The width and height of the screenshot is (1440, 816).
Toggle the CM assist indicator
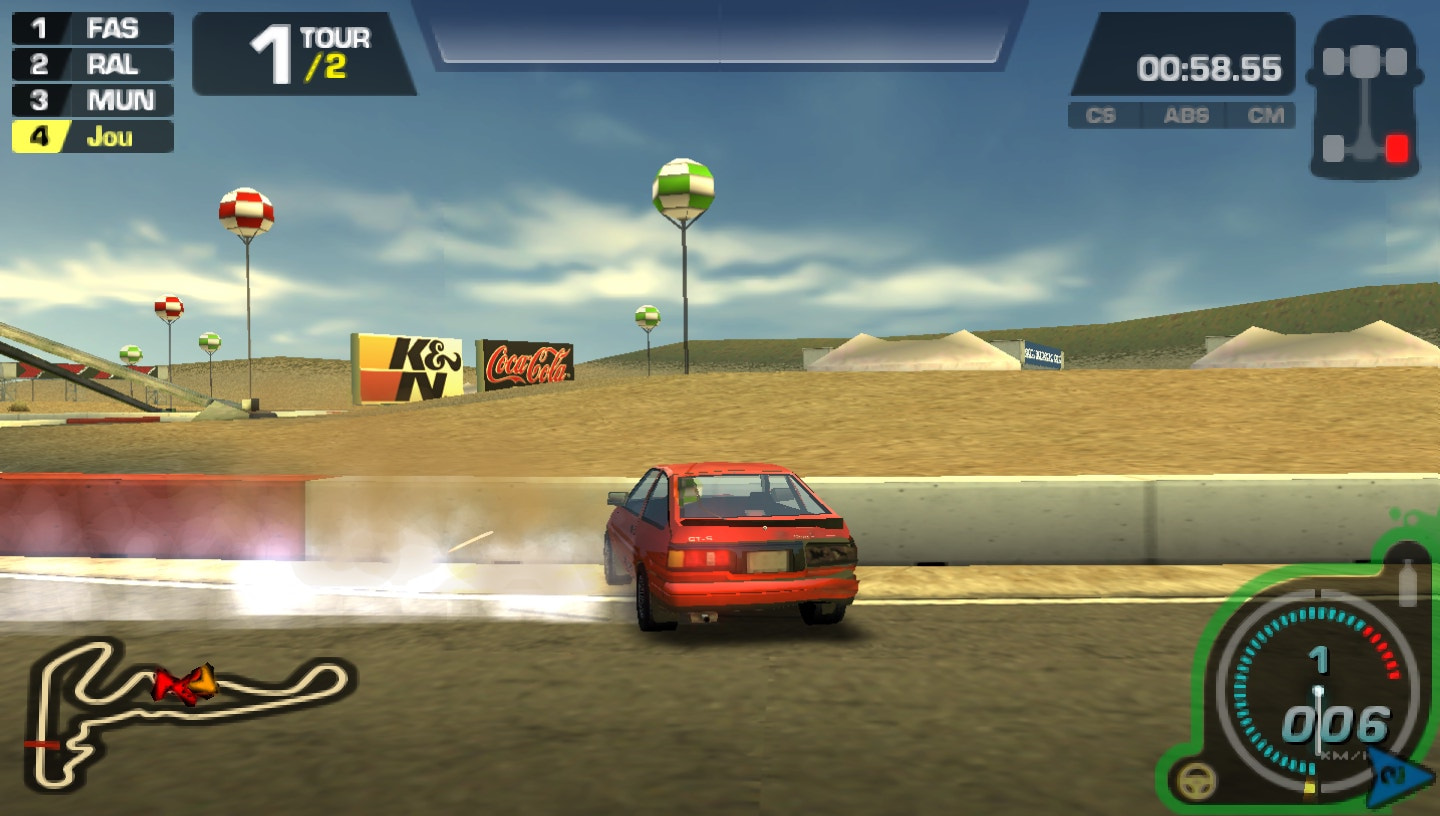[1268, 116]
